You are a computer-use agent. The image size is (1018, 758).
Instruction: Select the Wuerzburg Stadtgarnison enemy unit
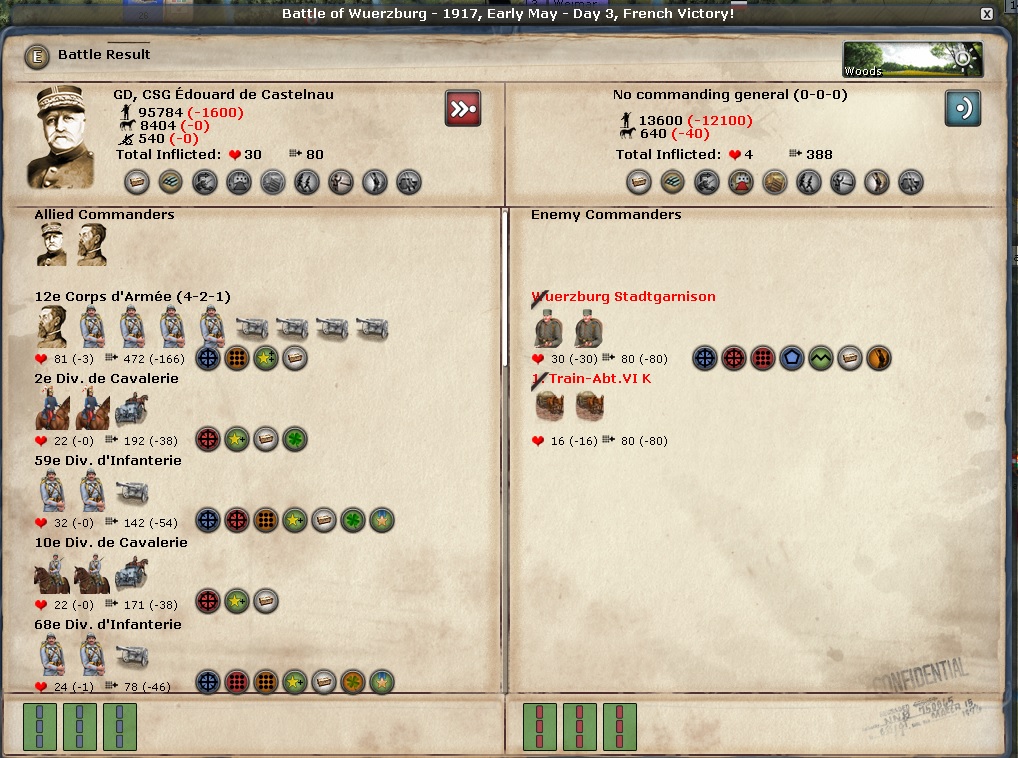click(x=623, y=297)
